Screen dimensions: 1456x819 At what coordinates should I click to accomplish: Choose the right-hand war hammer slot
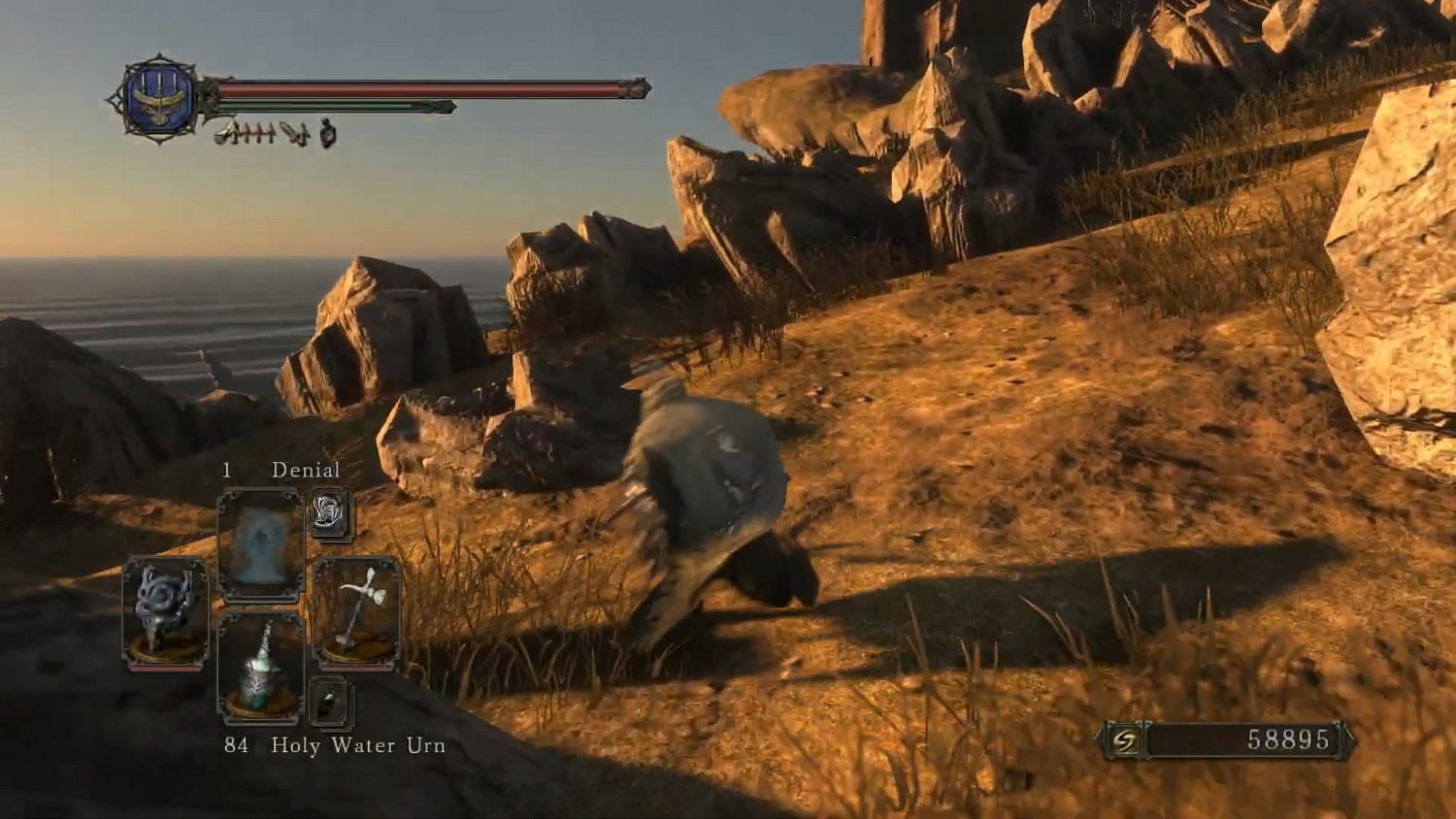[x=356, y=611]
